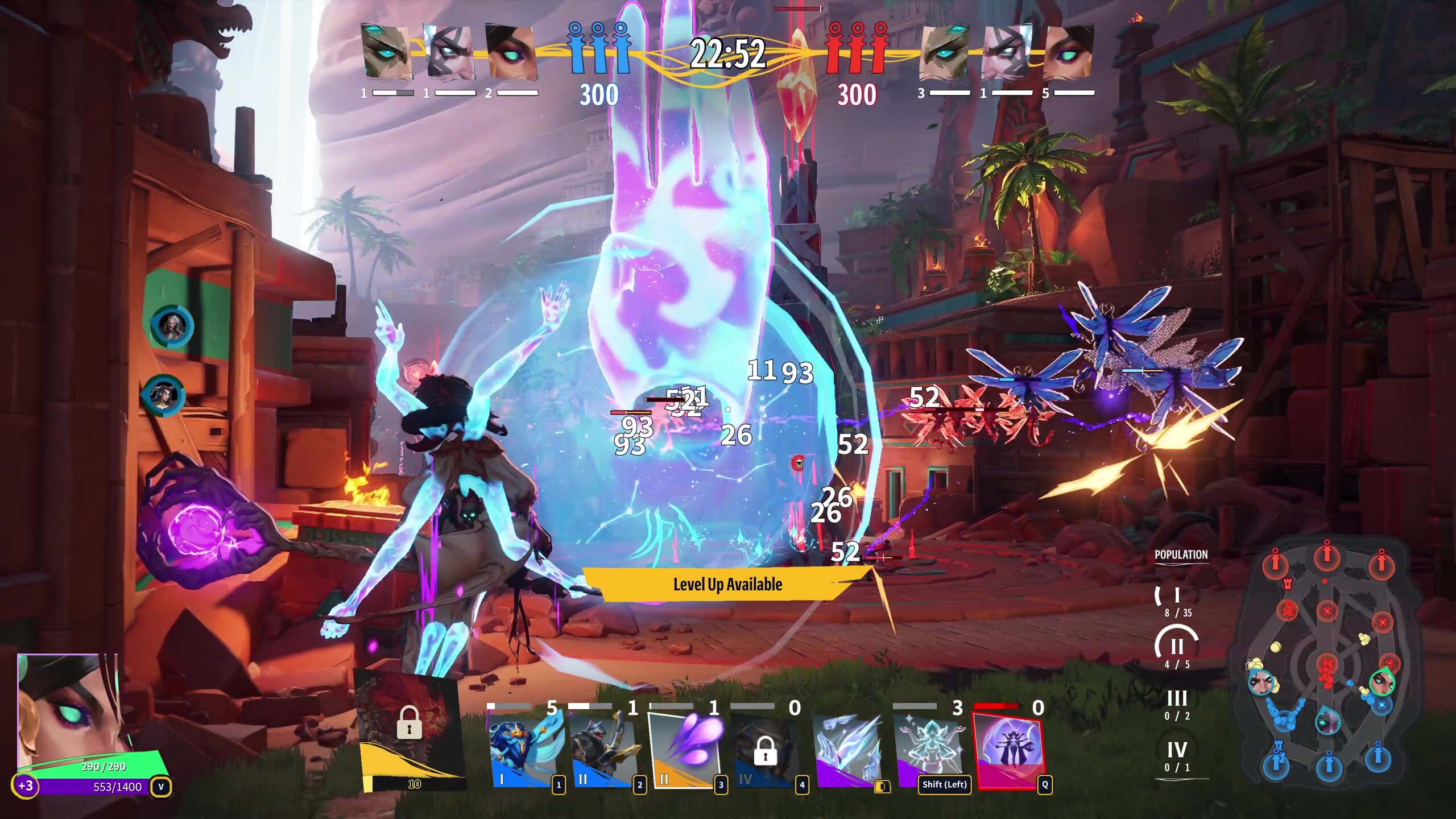The width and height of the screenshot is (1456, 819).
Task: Click the green-outlined player marker on minimap
Action: (x=1381, y=681)
